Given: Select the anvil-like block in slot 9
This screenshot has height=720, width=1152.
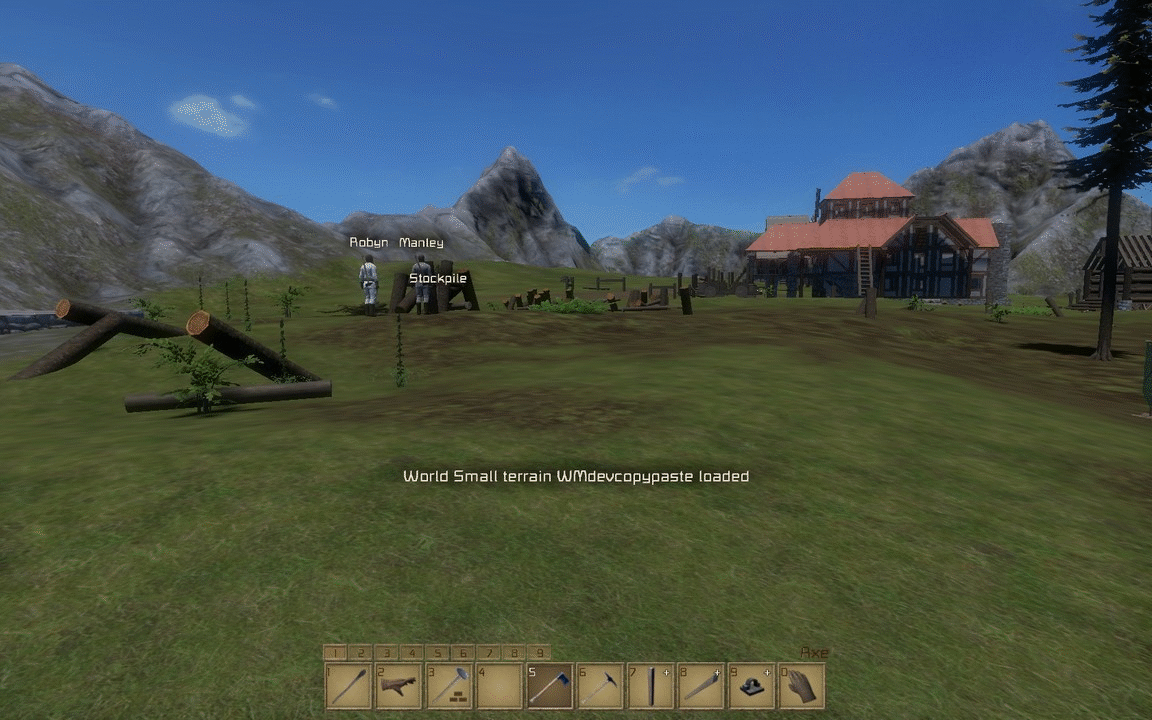Looking at the screenshot, I should click(751, 686).
